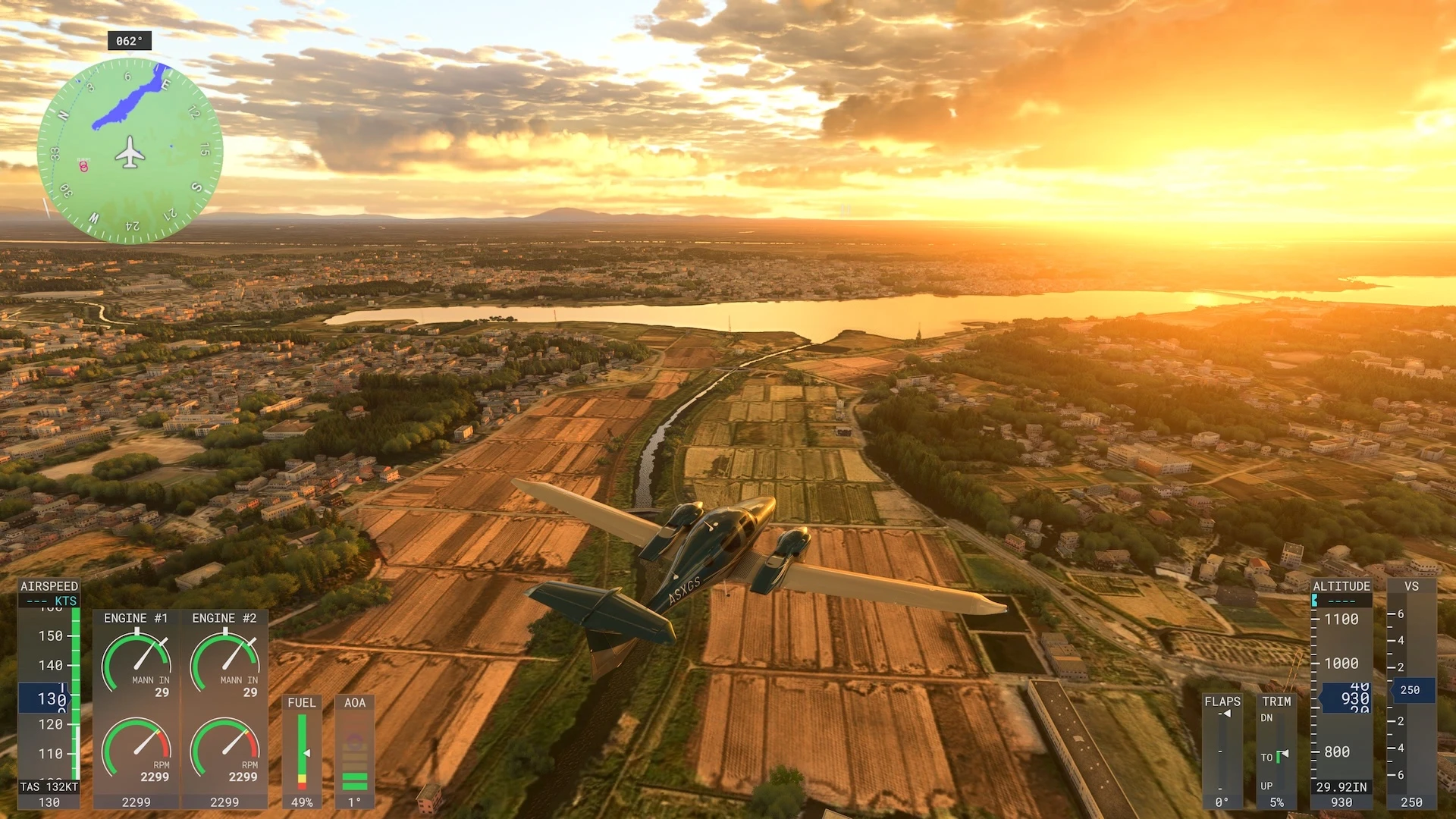Click the white aircraft icon on the minimap

[130, 152]
